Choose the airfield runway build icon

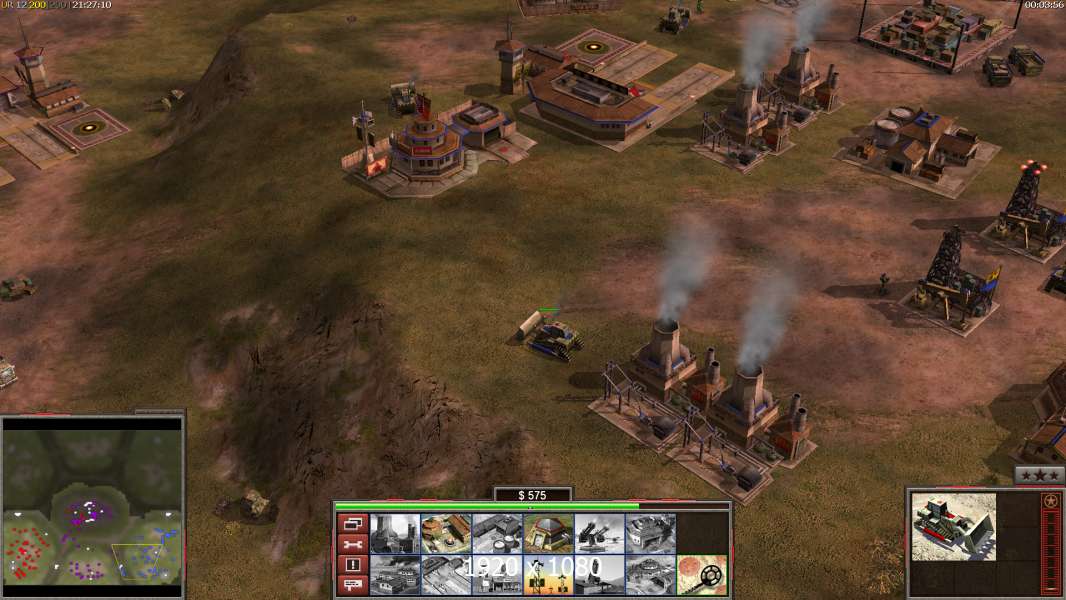click(446, 575)
